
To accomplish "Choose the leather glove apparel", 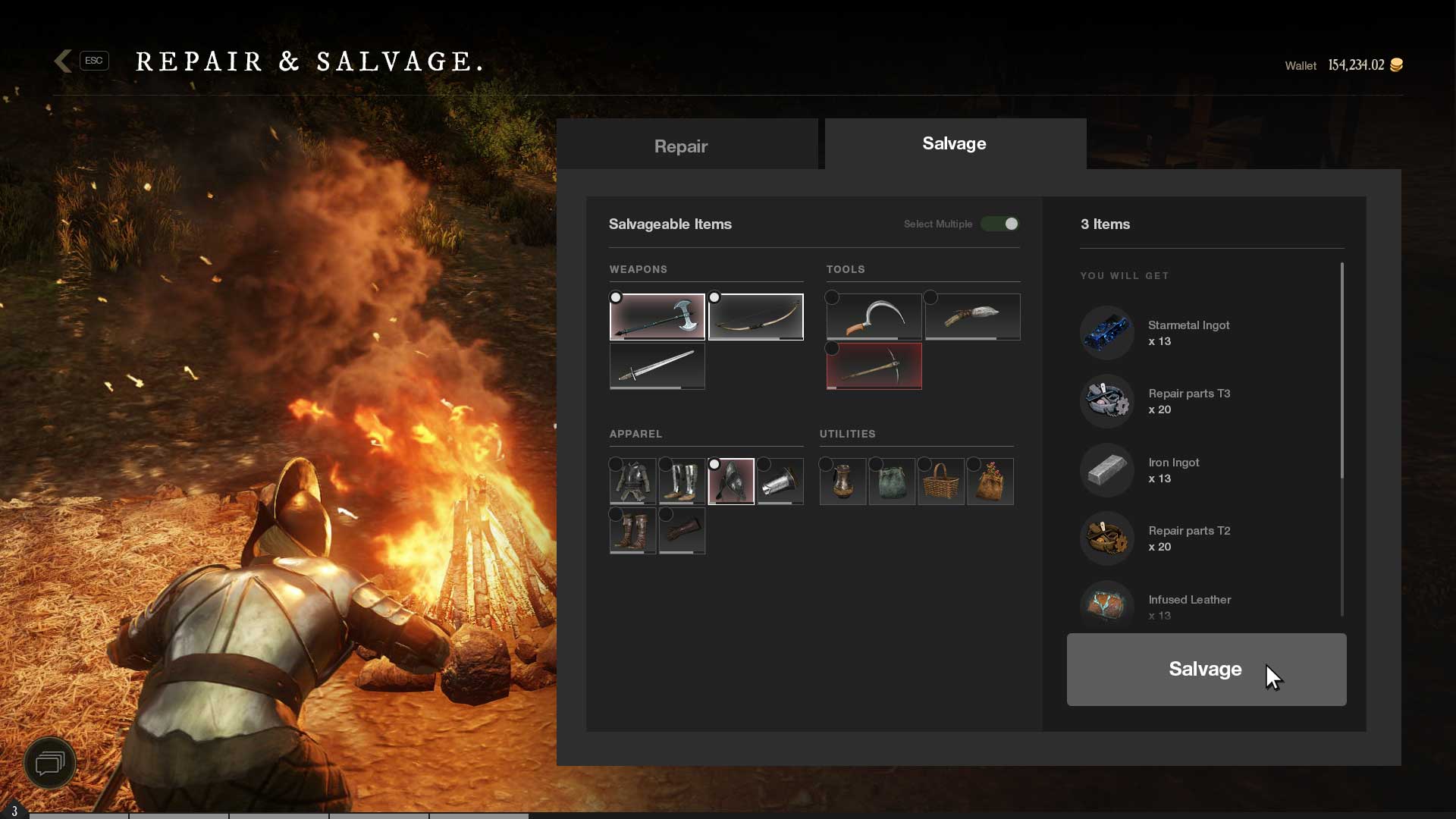I will point(682,531).
